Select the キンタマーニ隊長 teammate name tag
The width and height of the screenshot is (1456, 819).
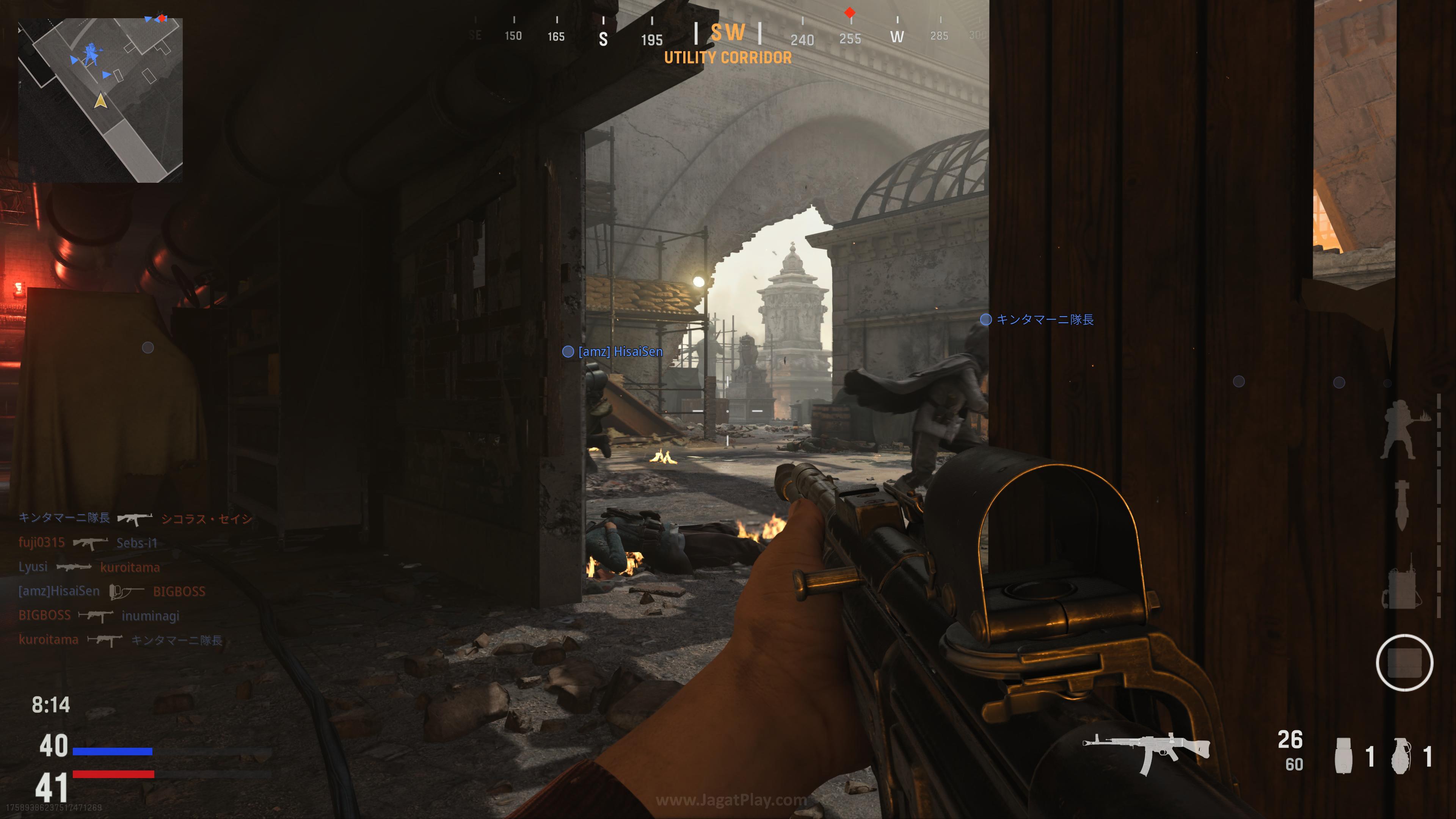point(1044,320)
